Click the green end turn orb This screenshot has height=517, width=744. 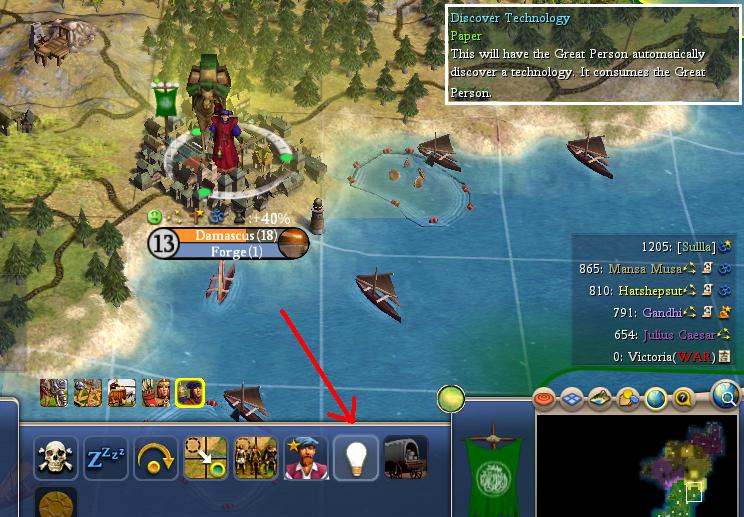pos(451,399)
